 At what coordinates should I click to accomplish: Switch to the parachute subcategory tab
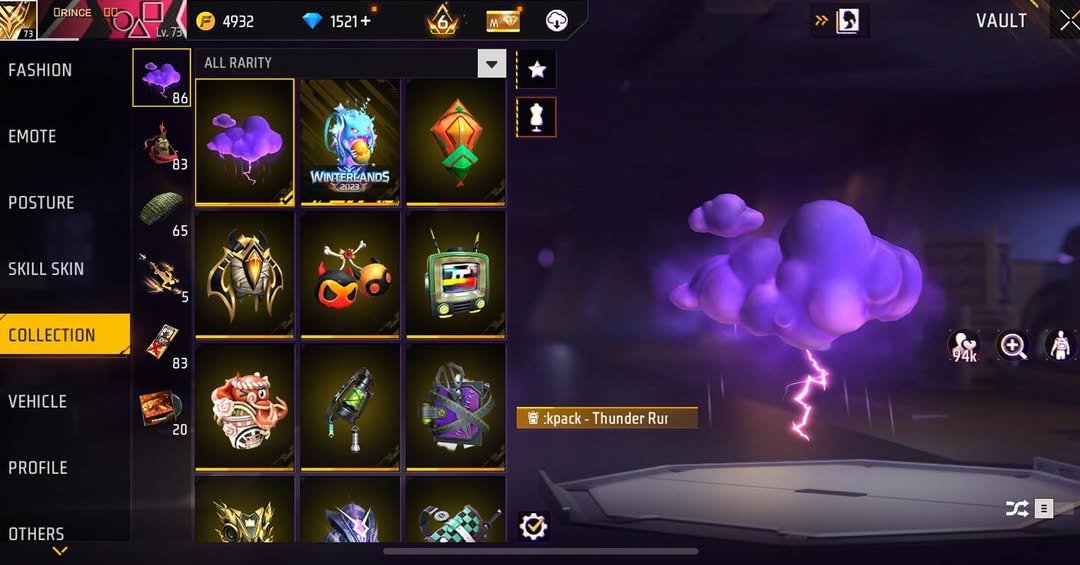pyautogui.click(x=161, y=206)
